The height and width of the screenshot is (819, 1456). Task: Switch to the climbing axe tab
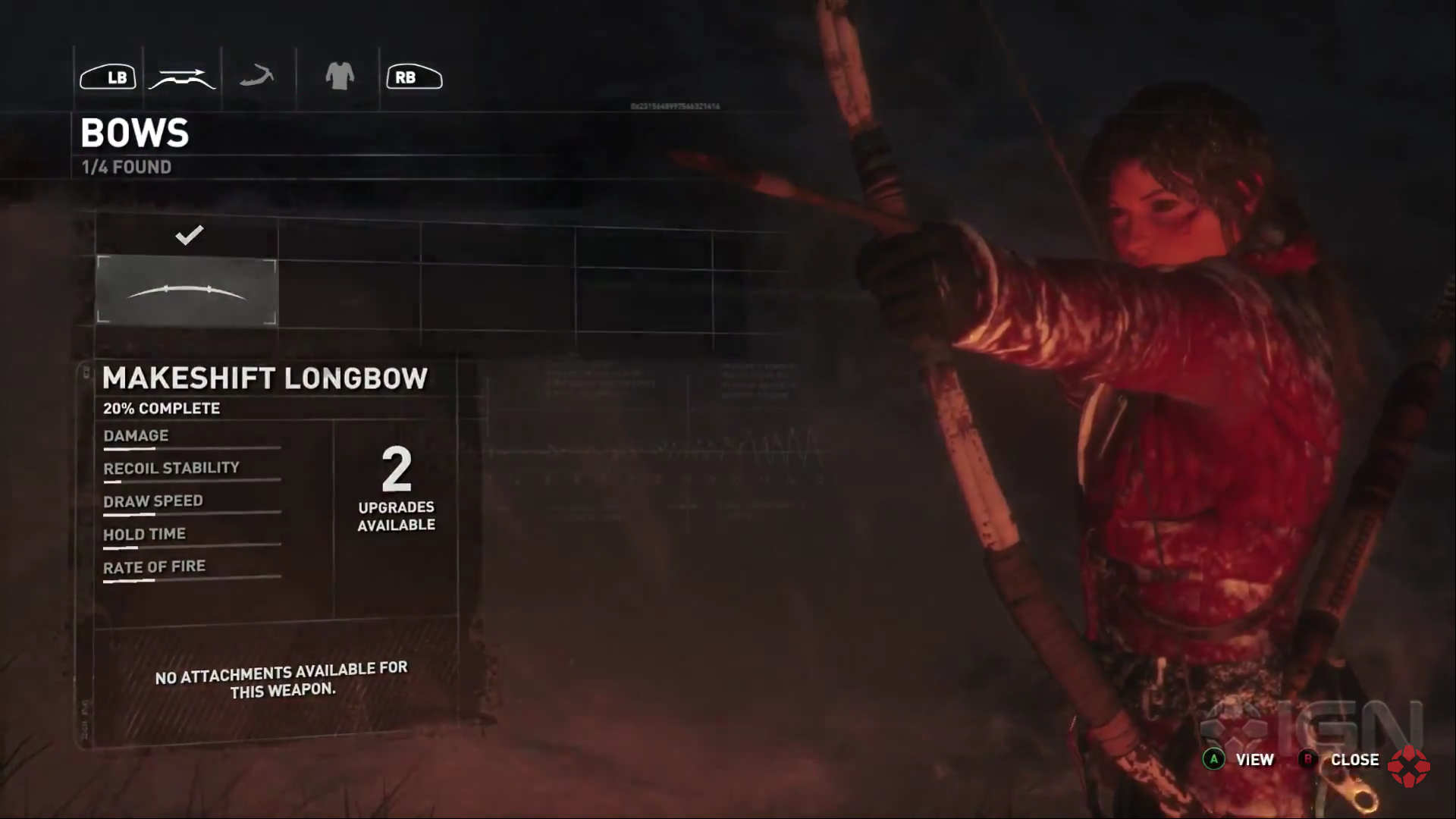[x=257, y=77]
